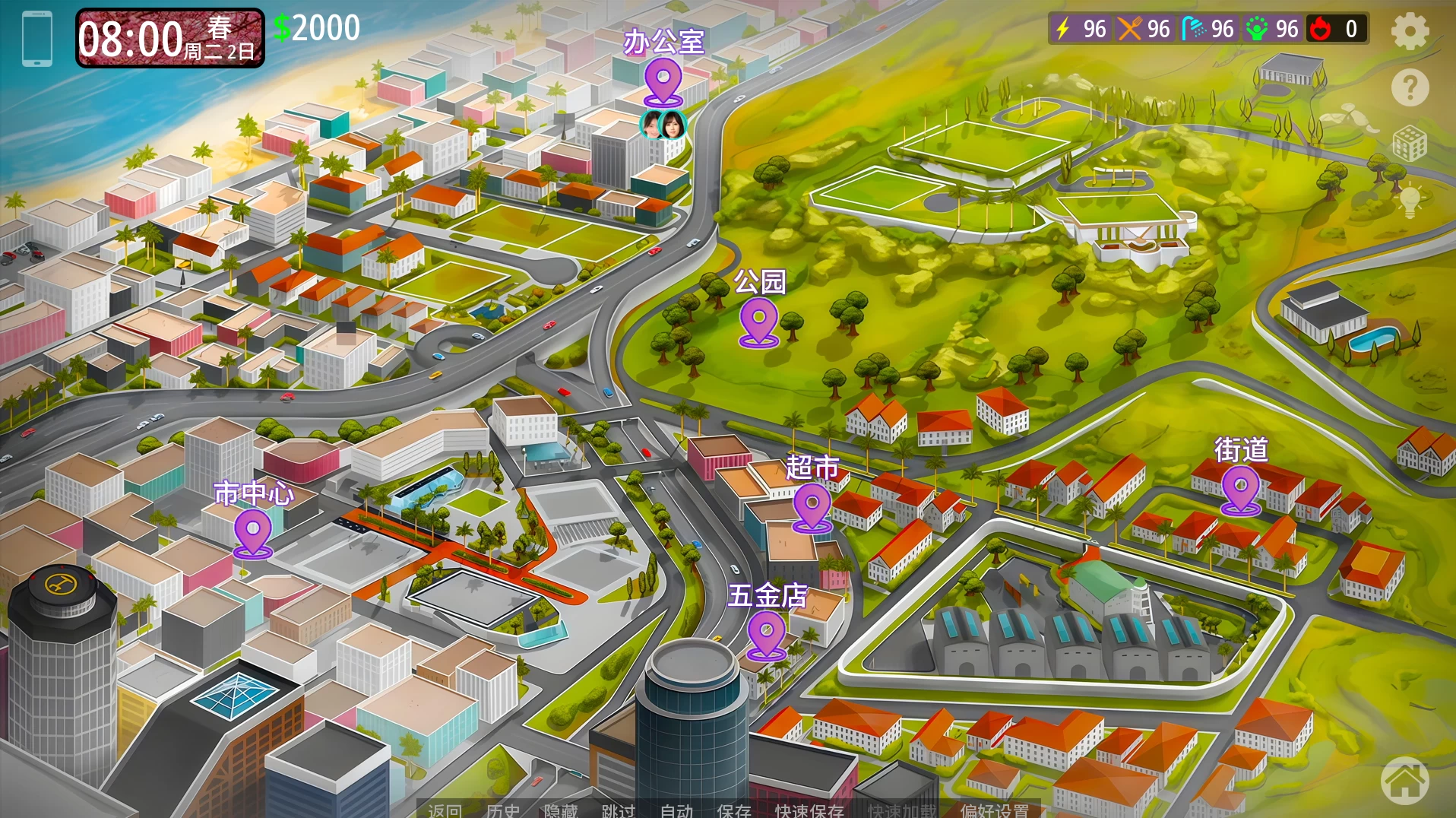The width and height of the screenshot is (1456, 818).
Task: Go to the 超市 supermarket marker
Action: 812,506
